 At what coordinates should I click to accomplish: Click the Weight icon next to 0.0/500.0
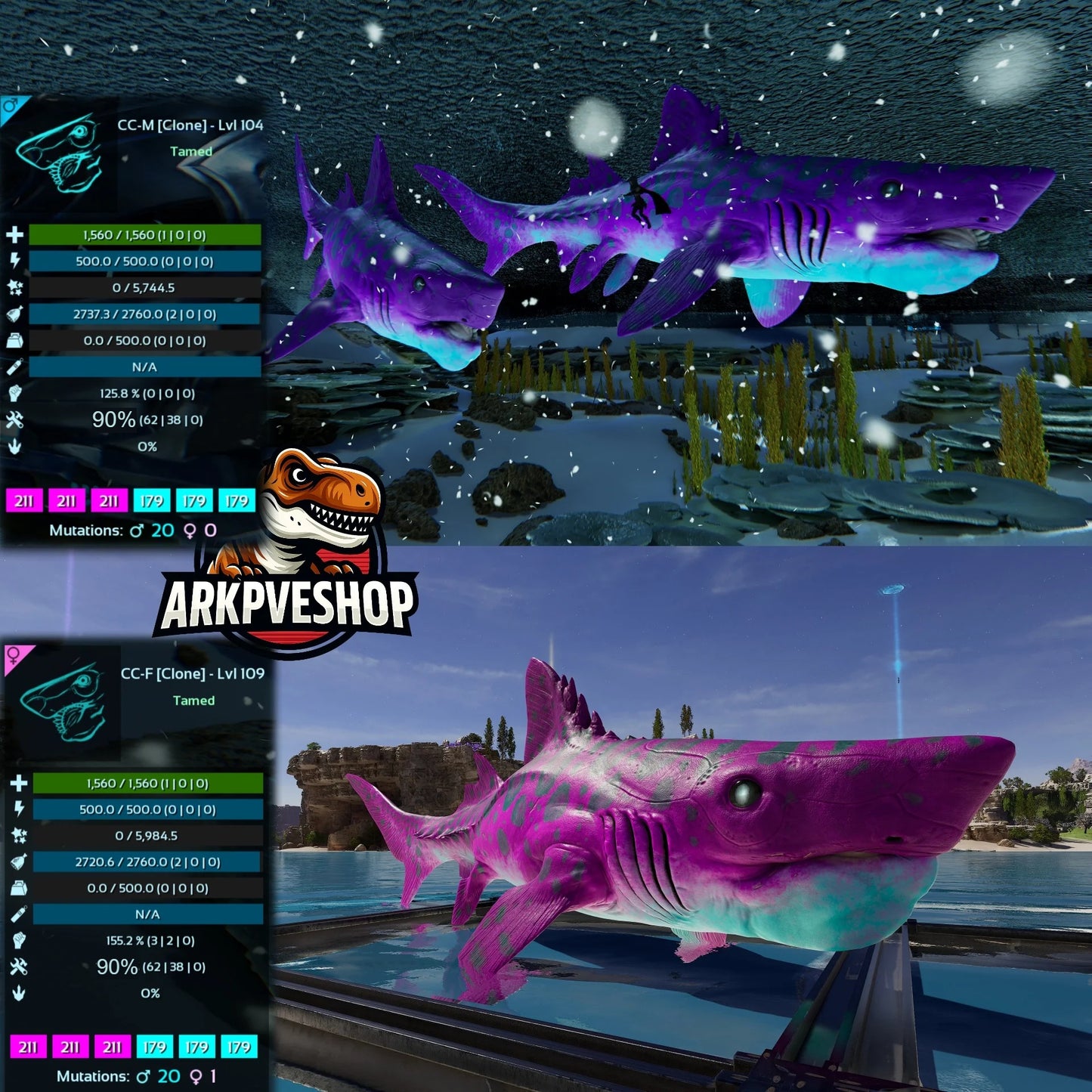(x=15, y=340)
